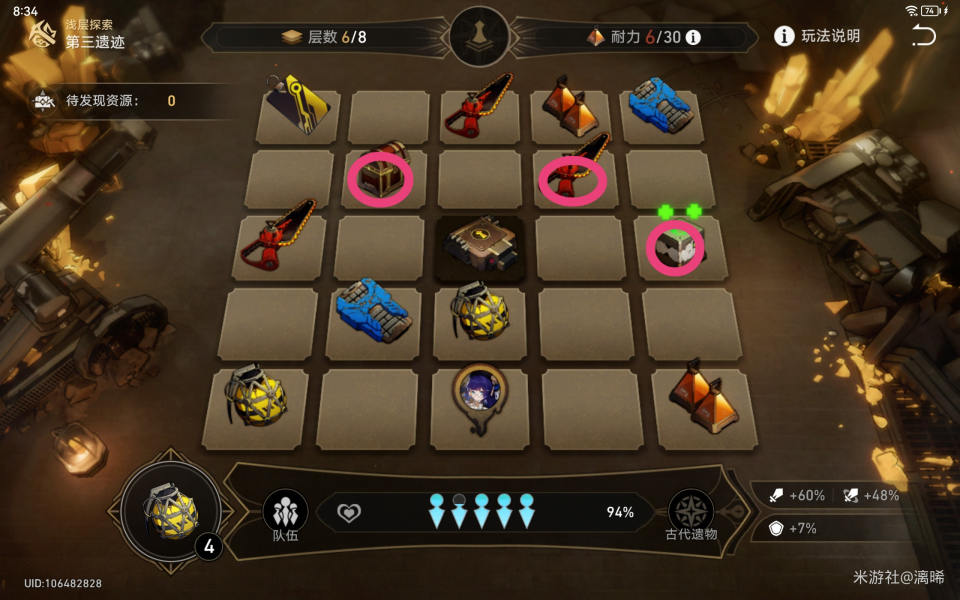
Task: Select the central machine crate tile
Action: 480,244
